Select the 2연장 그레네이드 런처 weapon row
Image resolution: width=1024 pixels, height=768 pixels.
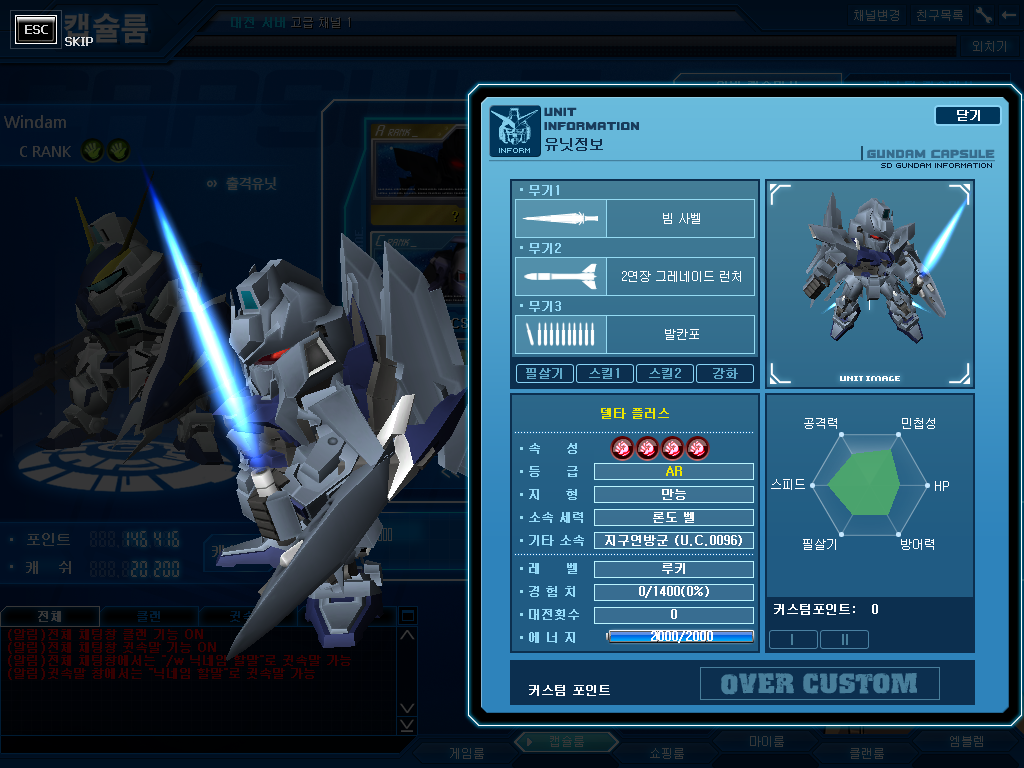[x=635, y=276]
